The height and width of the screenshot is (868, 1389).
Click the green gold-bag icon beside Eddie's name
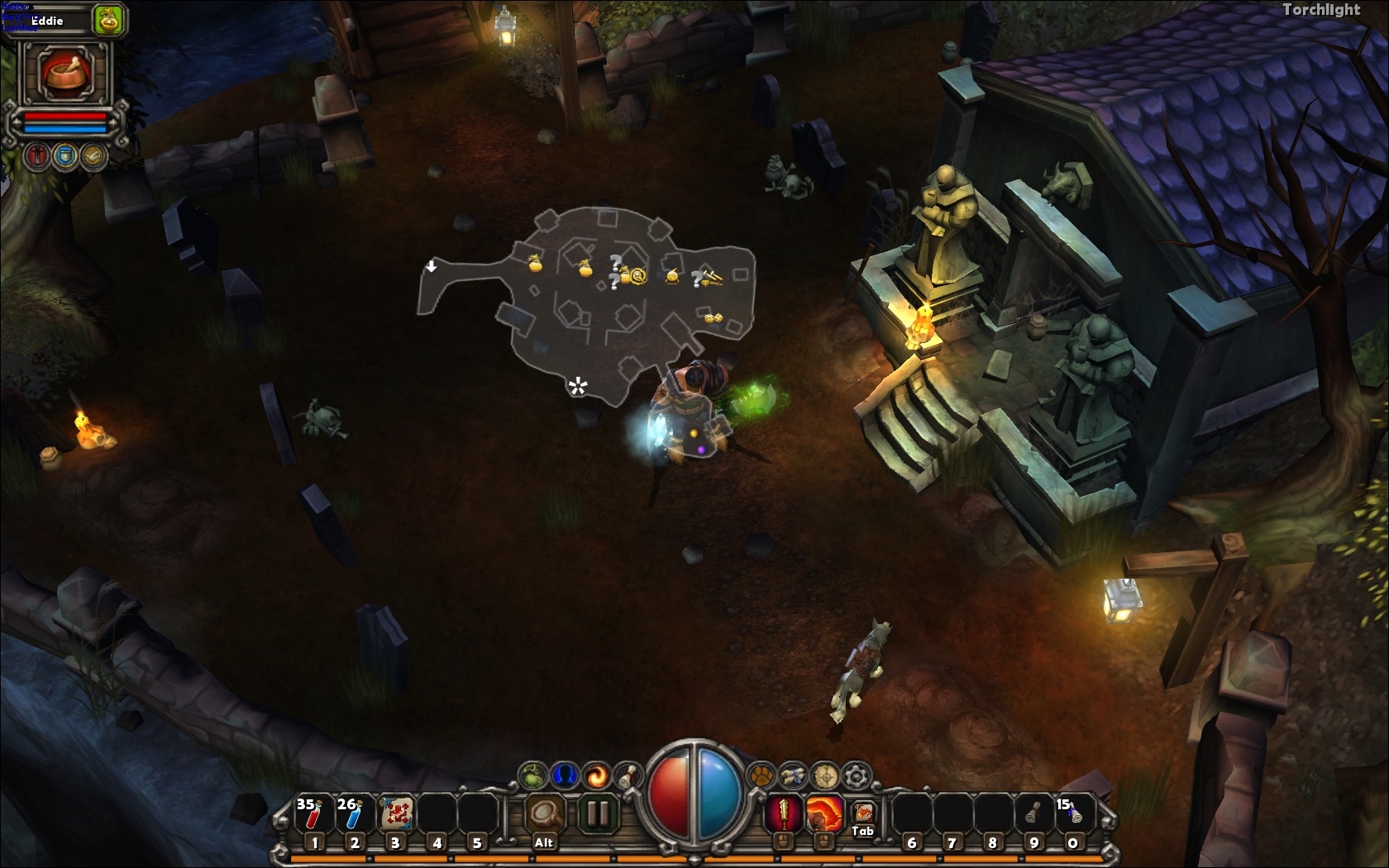(x=108, y=19)
